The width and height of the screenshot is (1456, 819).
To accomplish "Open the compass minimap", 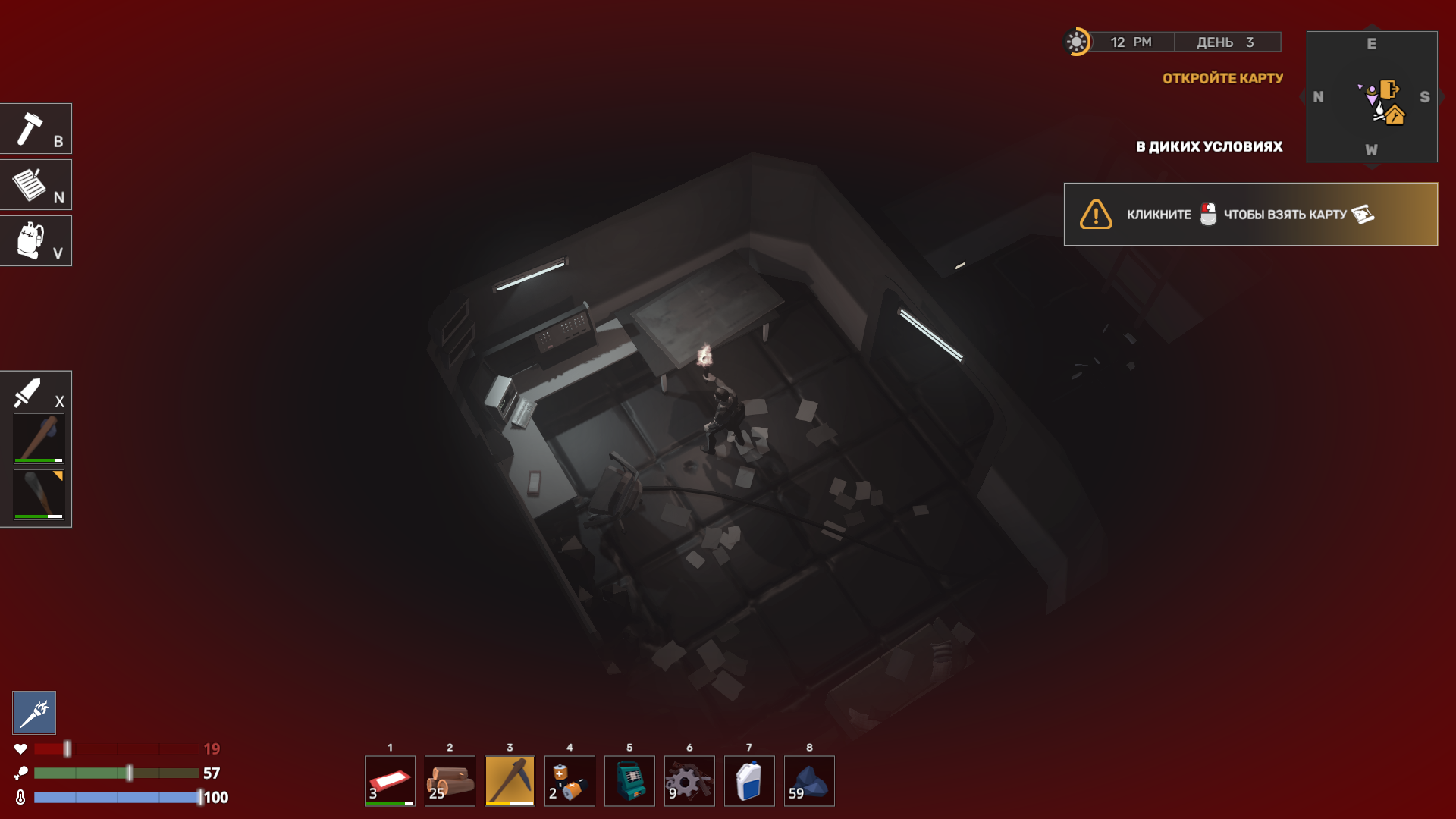I will point(1371,96).
